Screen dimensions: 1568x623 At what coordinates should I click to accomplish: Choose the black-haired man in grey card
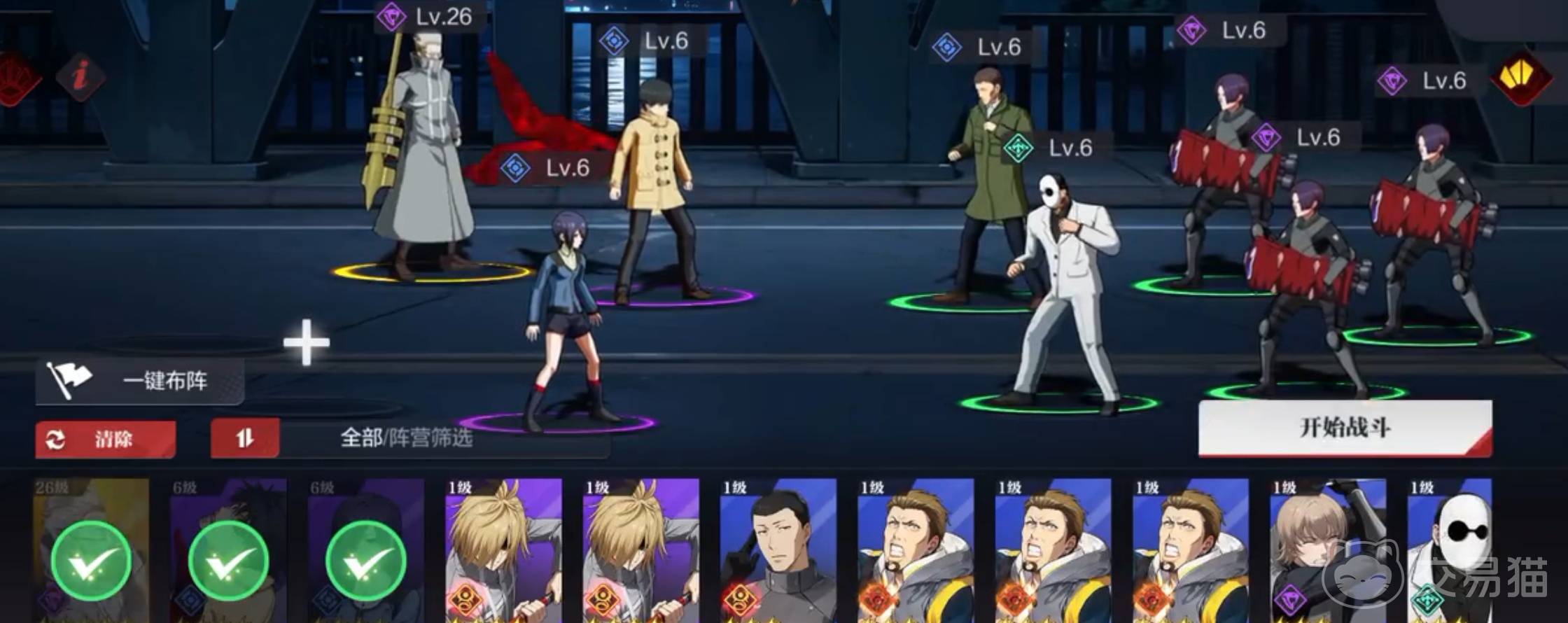tap(778, 551)
